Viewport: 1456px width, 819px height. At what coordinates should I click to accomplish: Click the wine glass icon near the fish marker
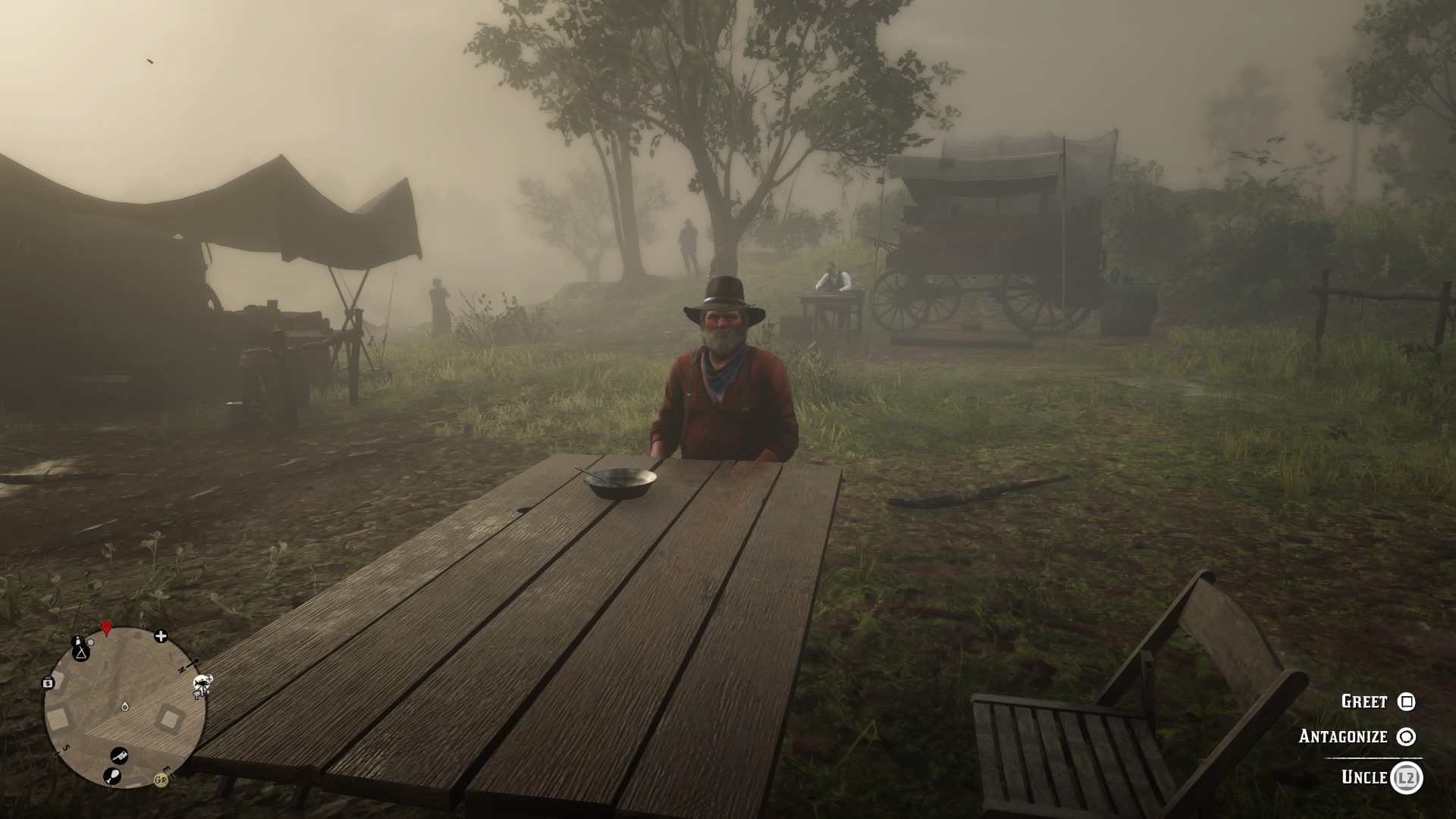click(x=197, y=694)
